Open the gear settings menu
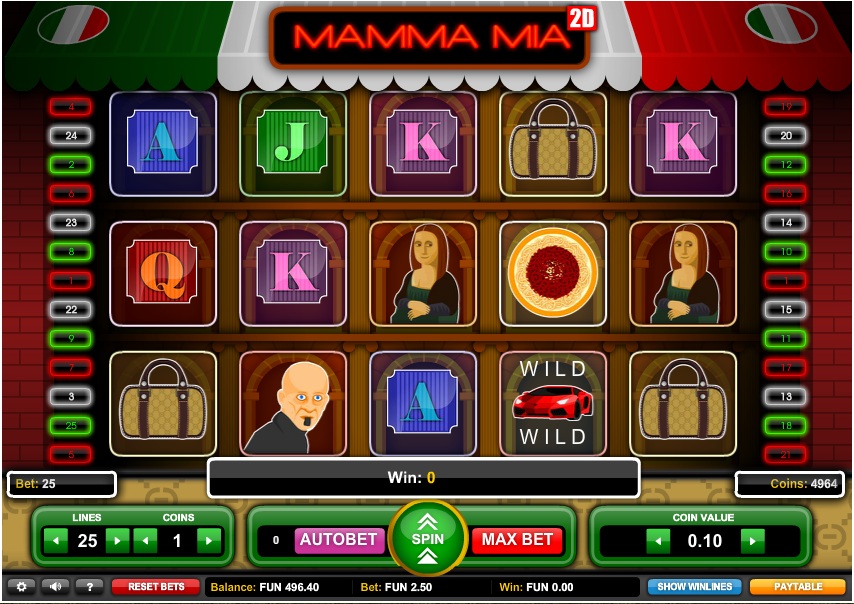 (21, 587)
